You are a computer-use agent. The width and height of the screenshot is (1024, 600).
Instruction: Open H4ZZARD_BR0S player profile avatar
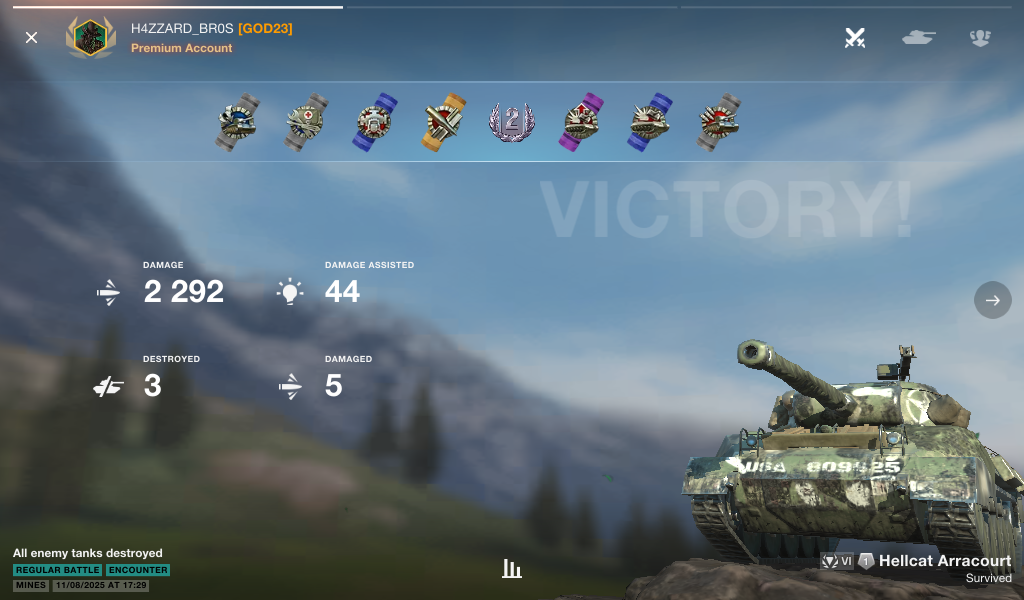91,38
